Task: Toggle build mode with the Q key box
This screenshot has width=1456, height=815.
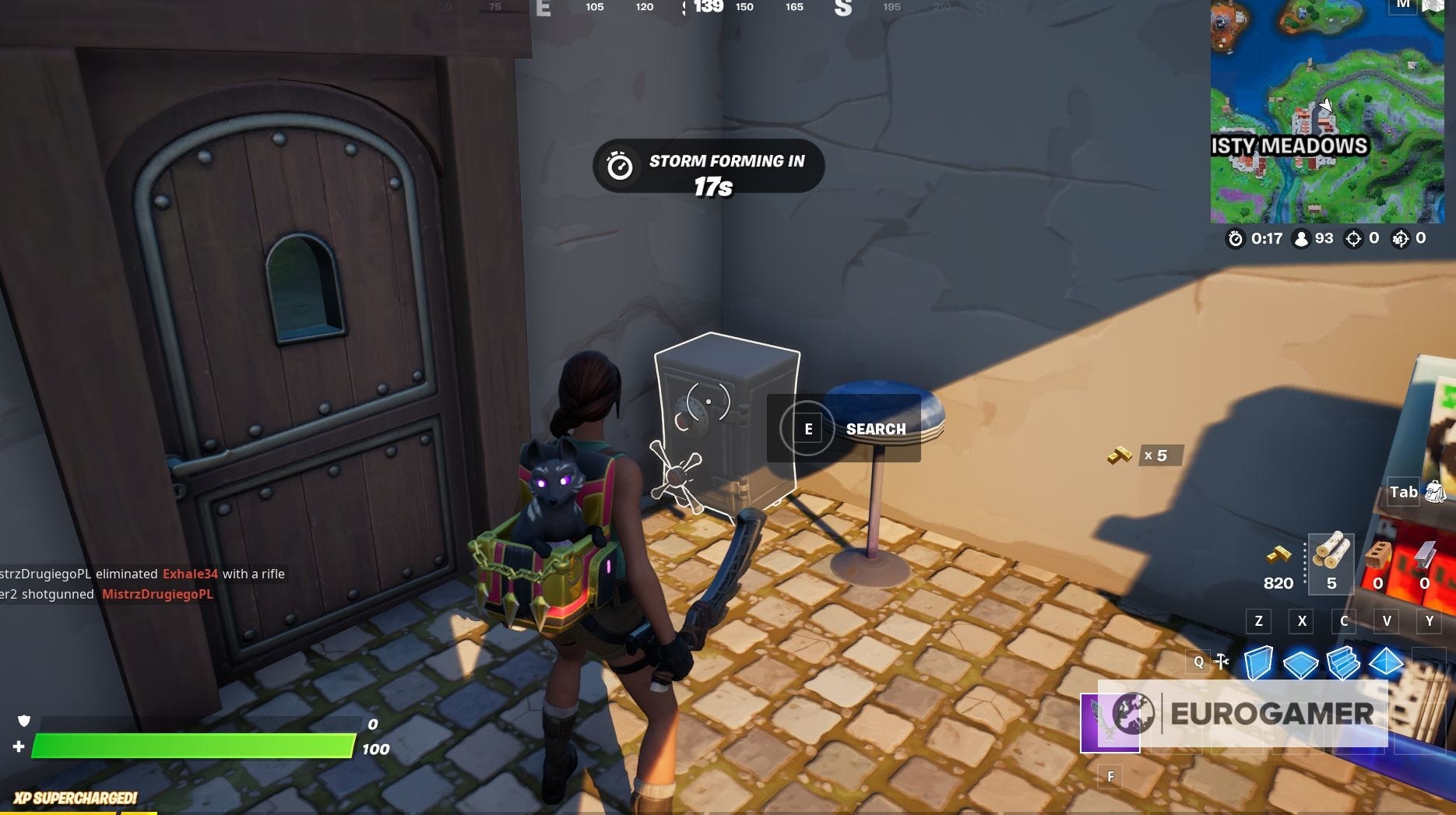Action: [1199, 662]
